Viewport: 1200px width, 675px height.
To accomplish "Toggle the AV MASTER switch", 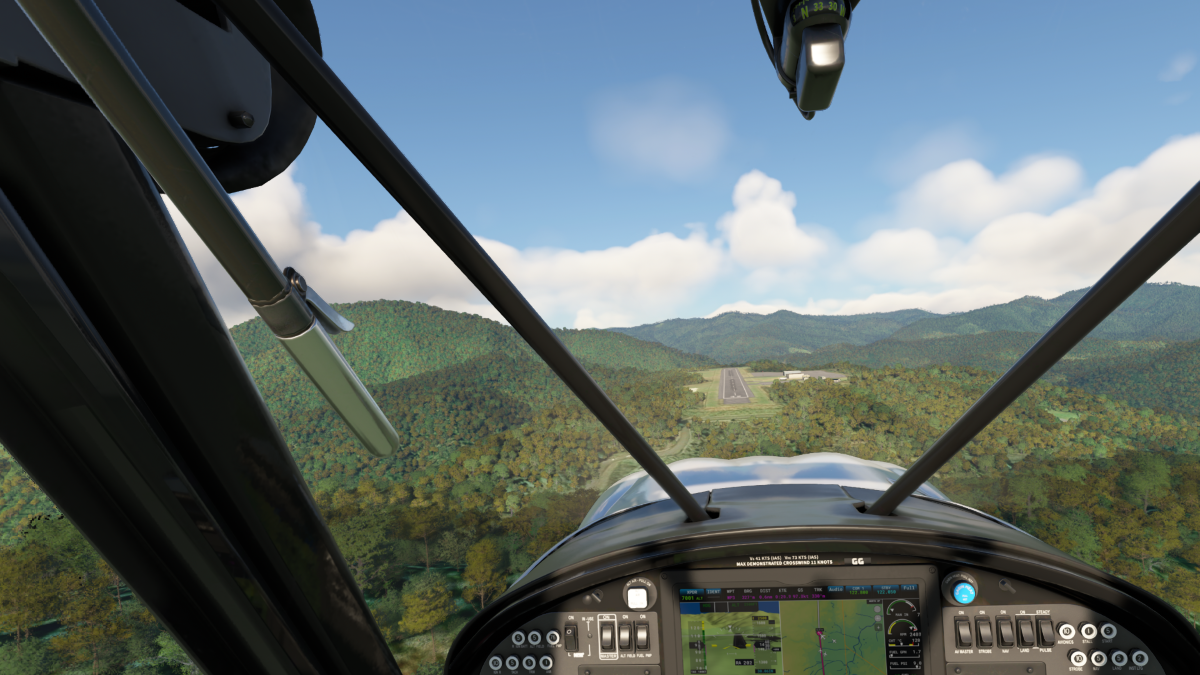I will (964, 631).
